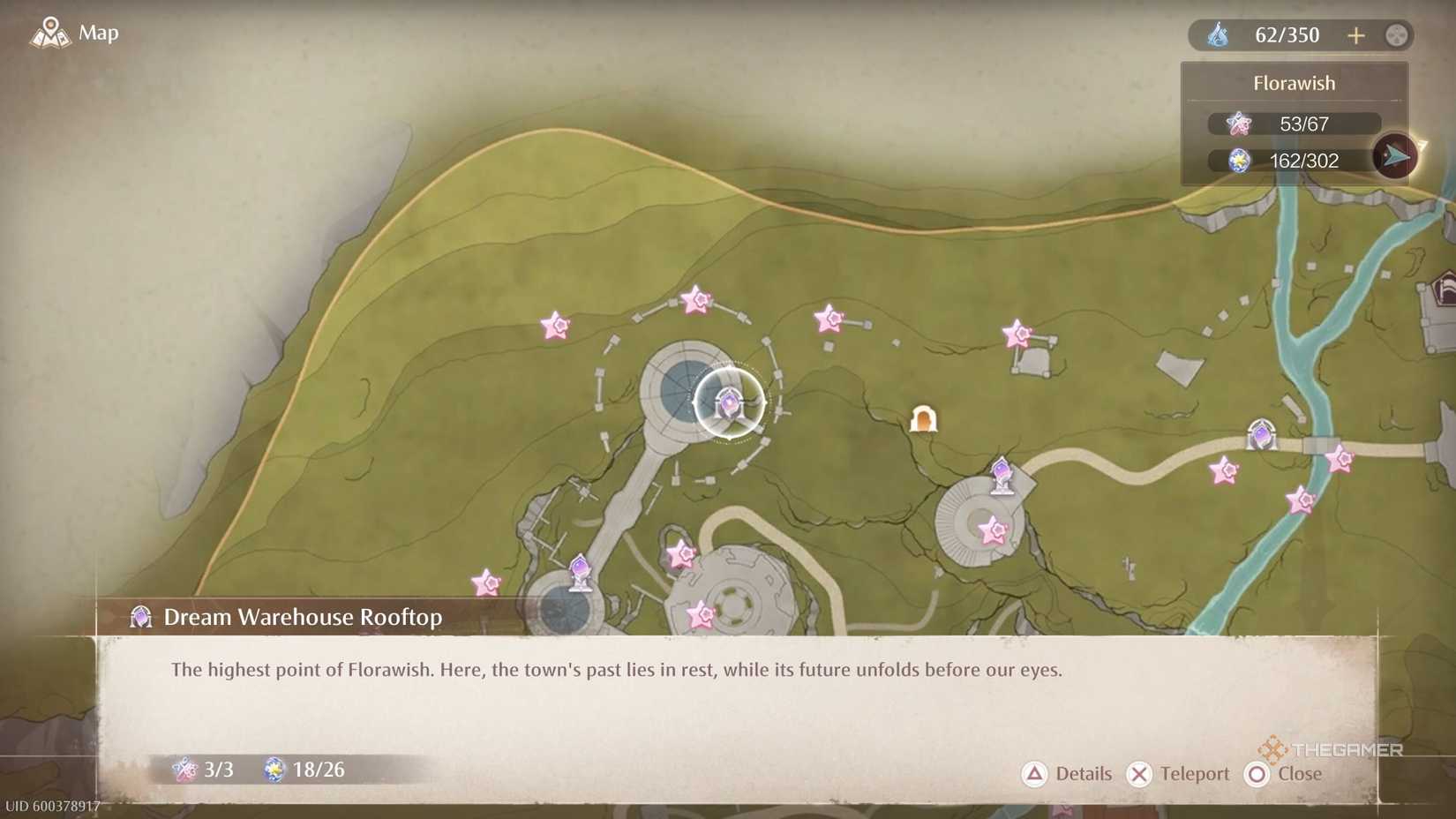Image resolution: width=1456 pixels, height=819 pixels.
Task: Click the warp spire icon beside the eastern road
Action: [1260, 433]
